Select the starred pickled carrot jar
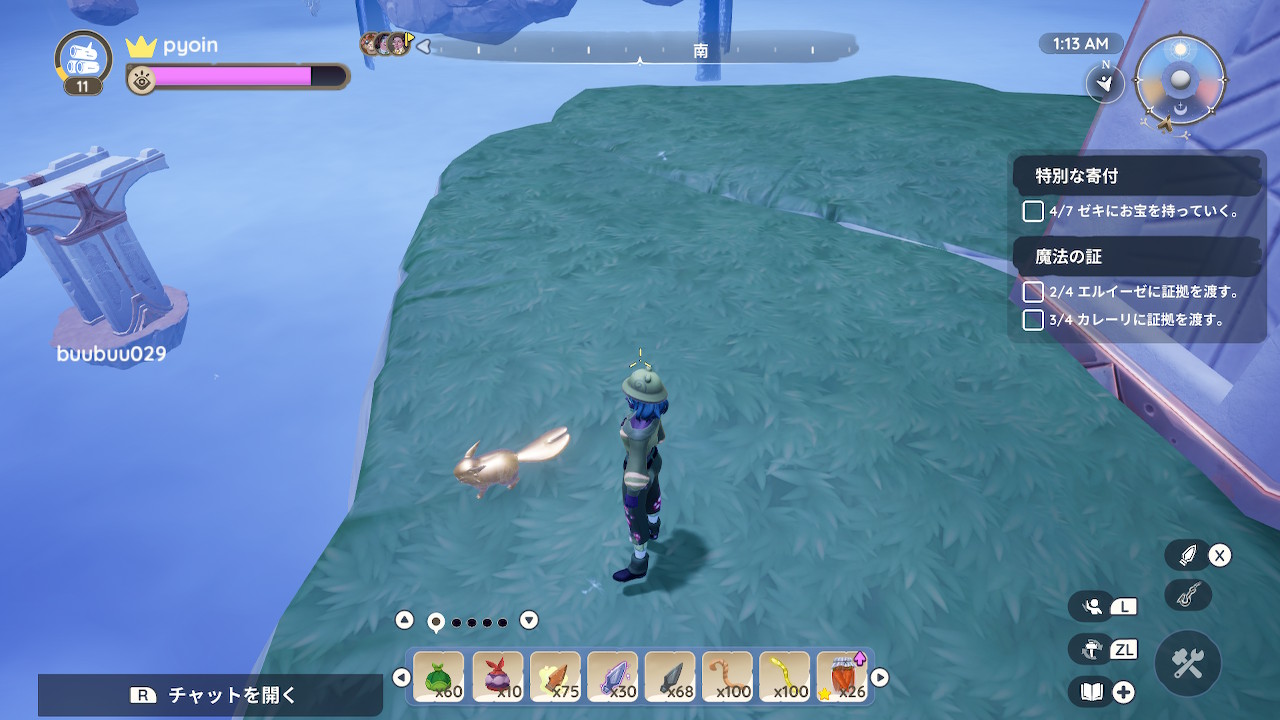Viewport: 1280px width, 720px height. pos(842,677)
